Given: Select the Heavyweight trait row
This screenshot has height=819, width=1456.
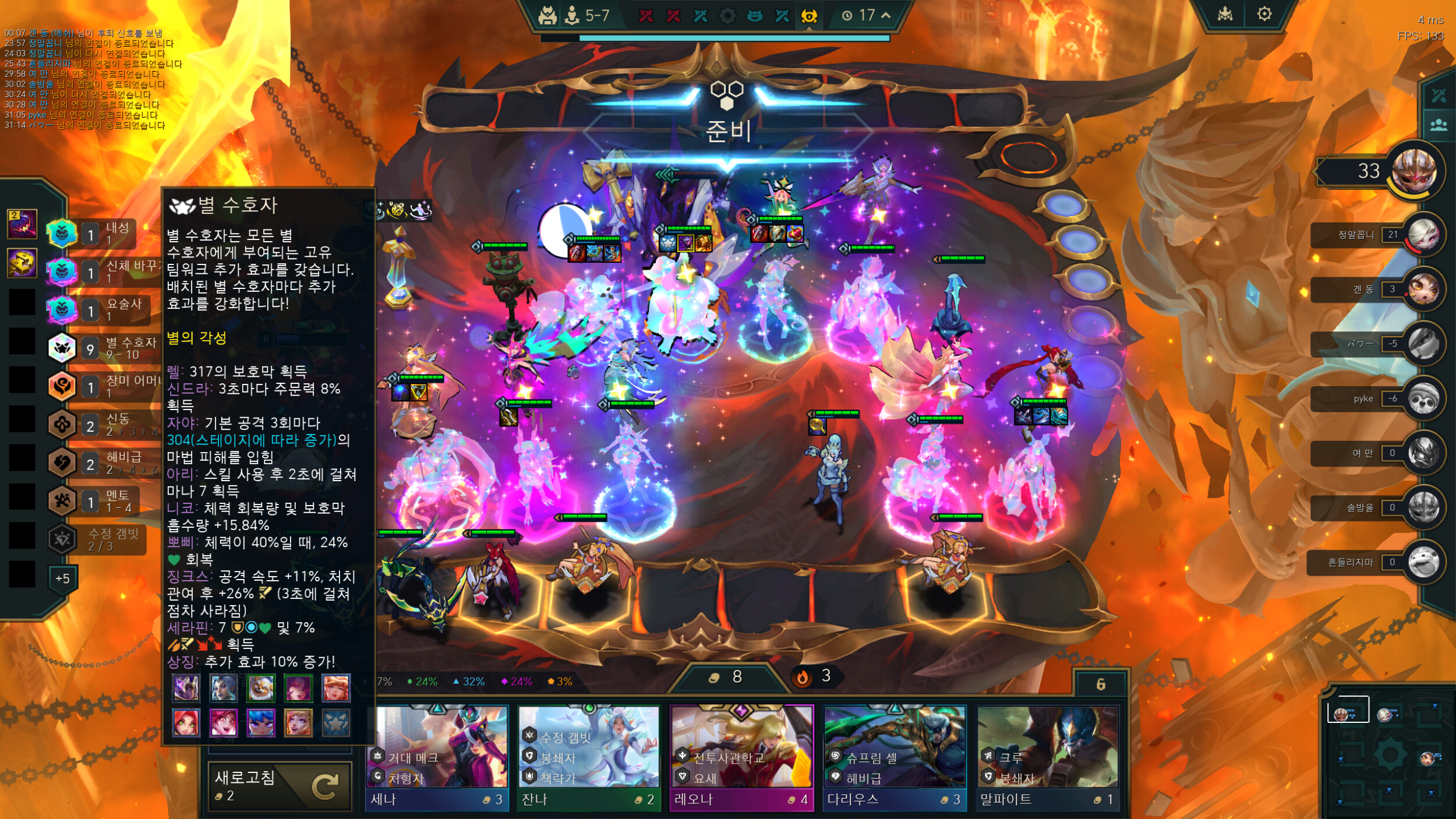Looking at the screenshot, I should pos(105,463).
